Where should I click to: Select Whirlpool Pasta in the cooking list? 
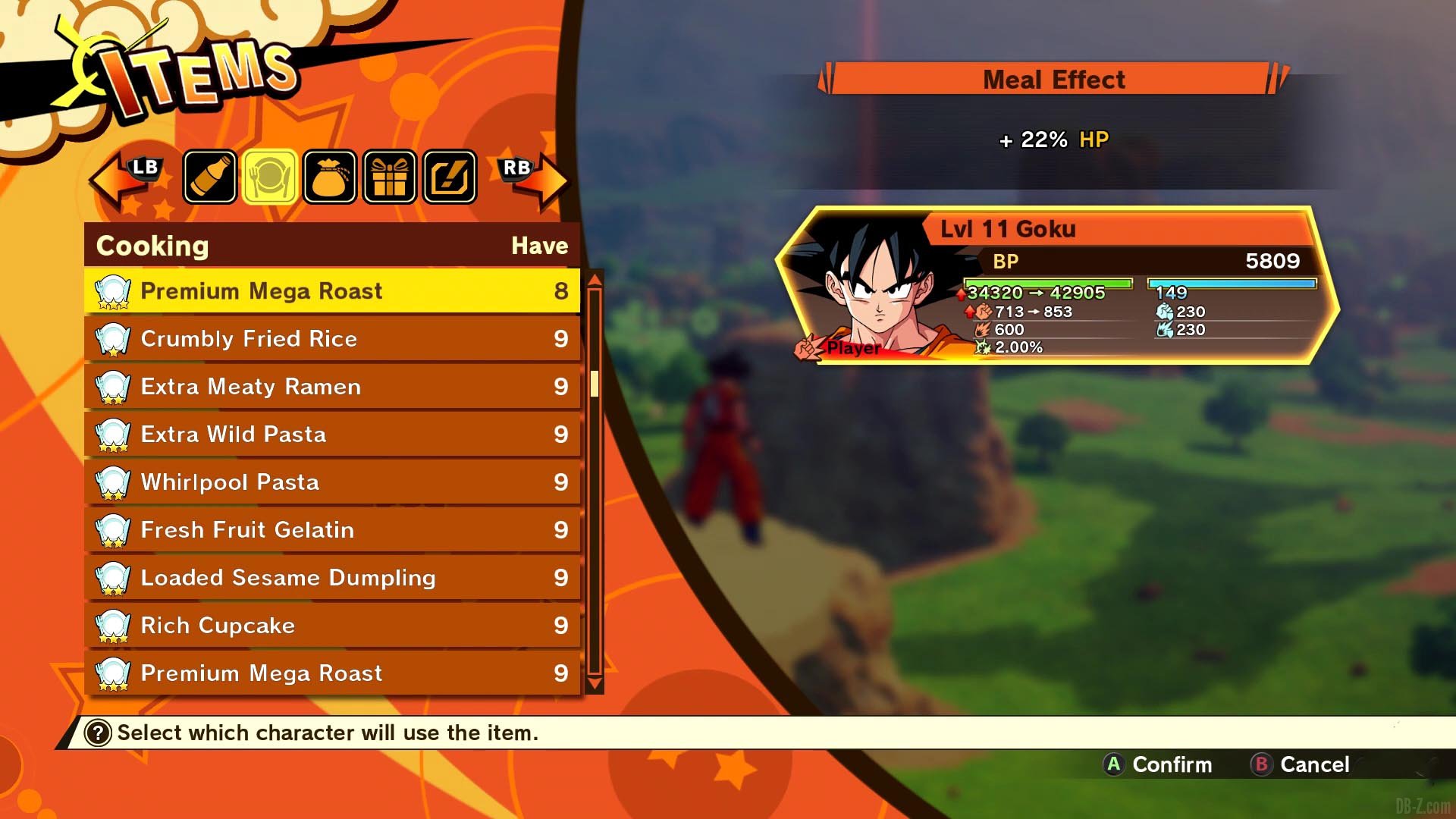(331, 482)
